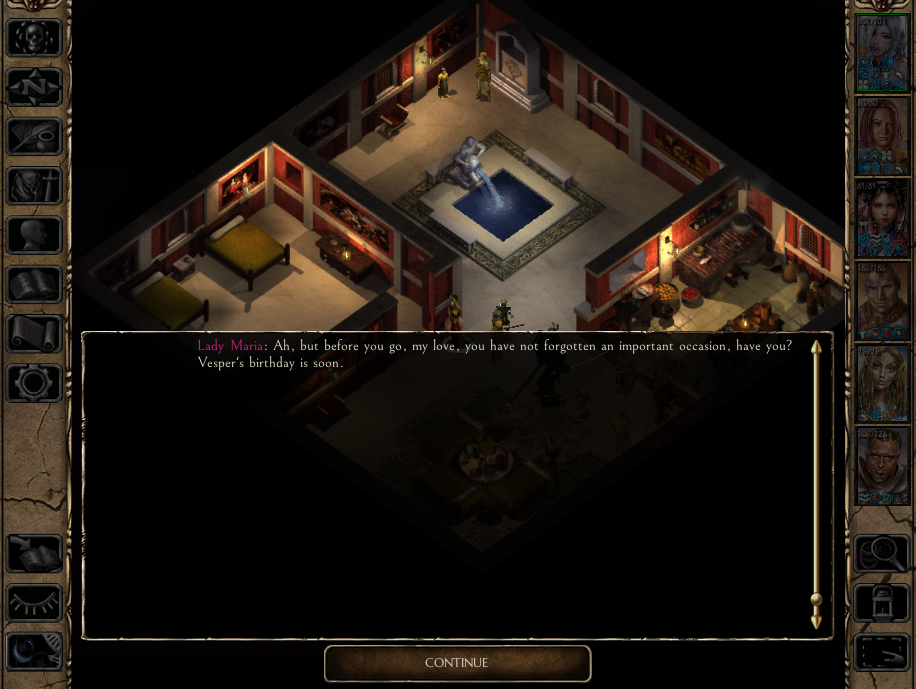Open the journal with the quill icon
916x689 pixels.
tap(35, 137)
